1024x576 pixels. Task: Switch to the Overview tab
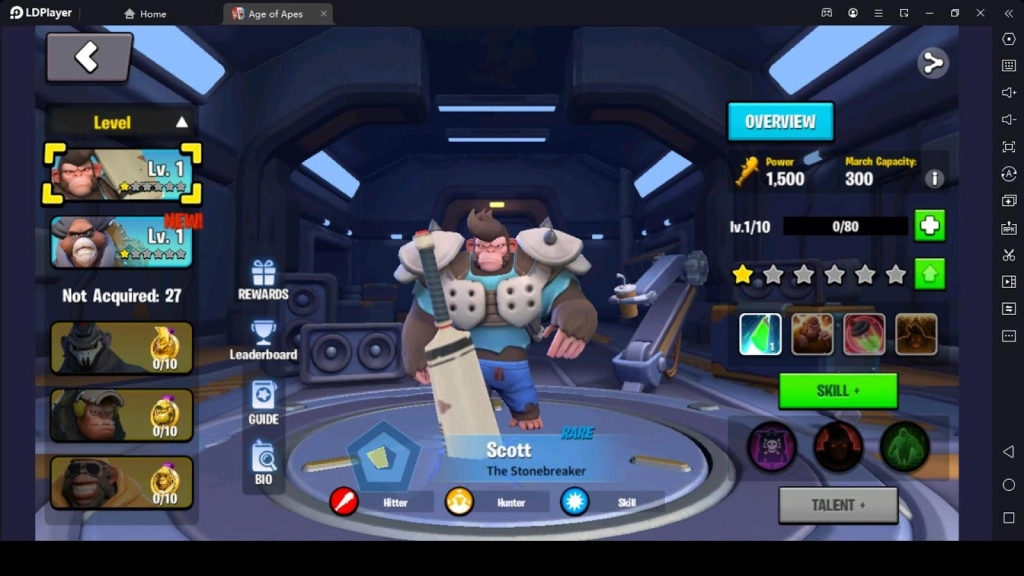(780, 122)
